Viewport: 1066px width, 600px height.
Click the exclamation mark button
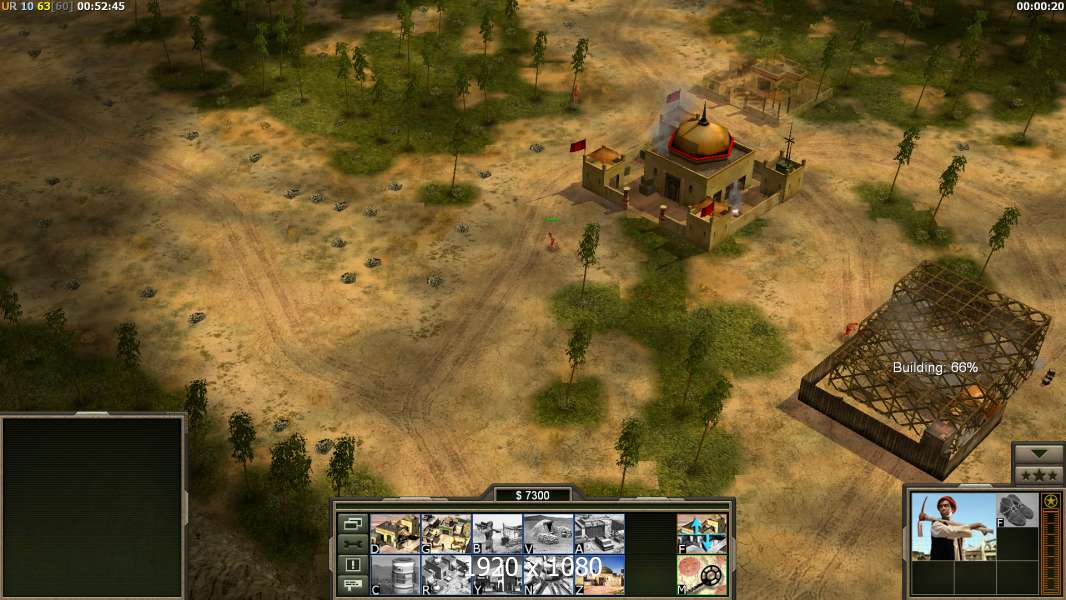pyautogui.click(x=352, y=565)
